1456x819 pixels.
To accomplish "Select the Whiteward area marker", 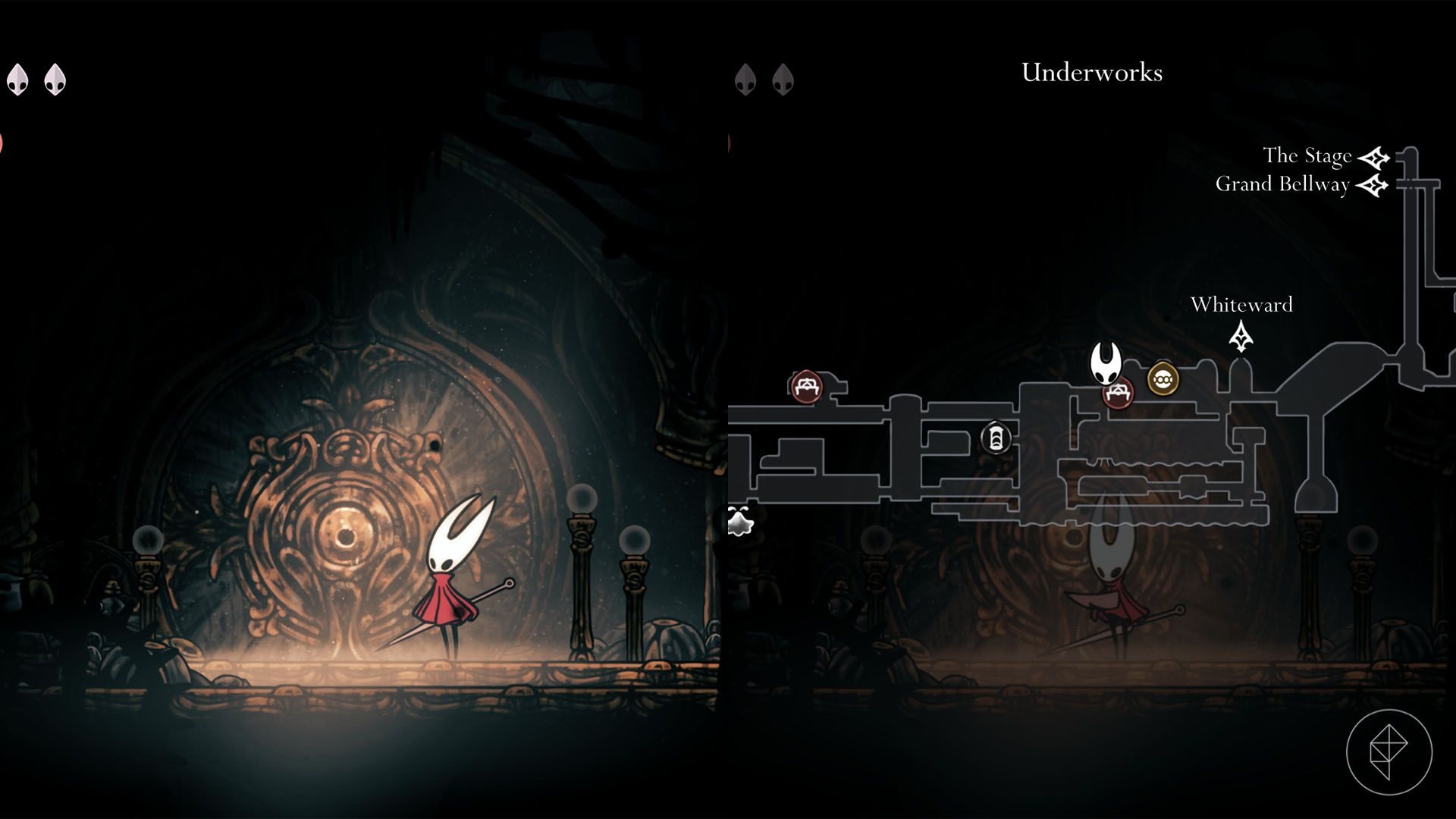I will [1241, 337].
